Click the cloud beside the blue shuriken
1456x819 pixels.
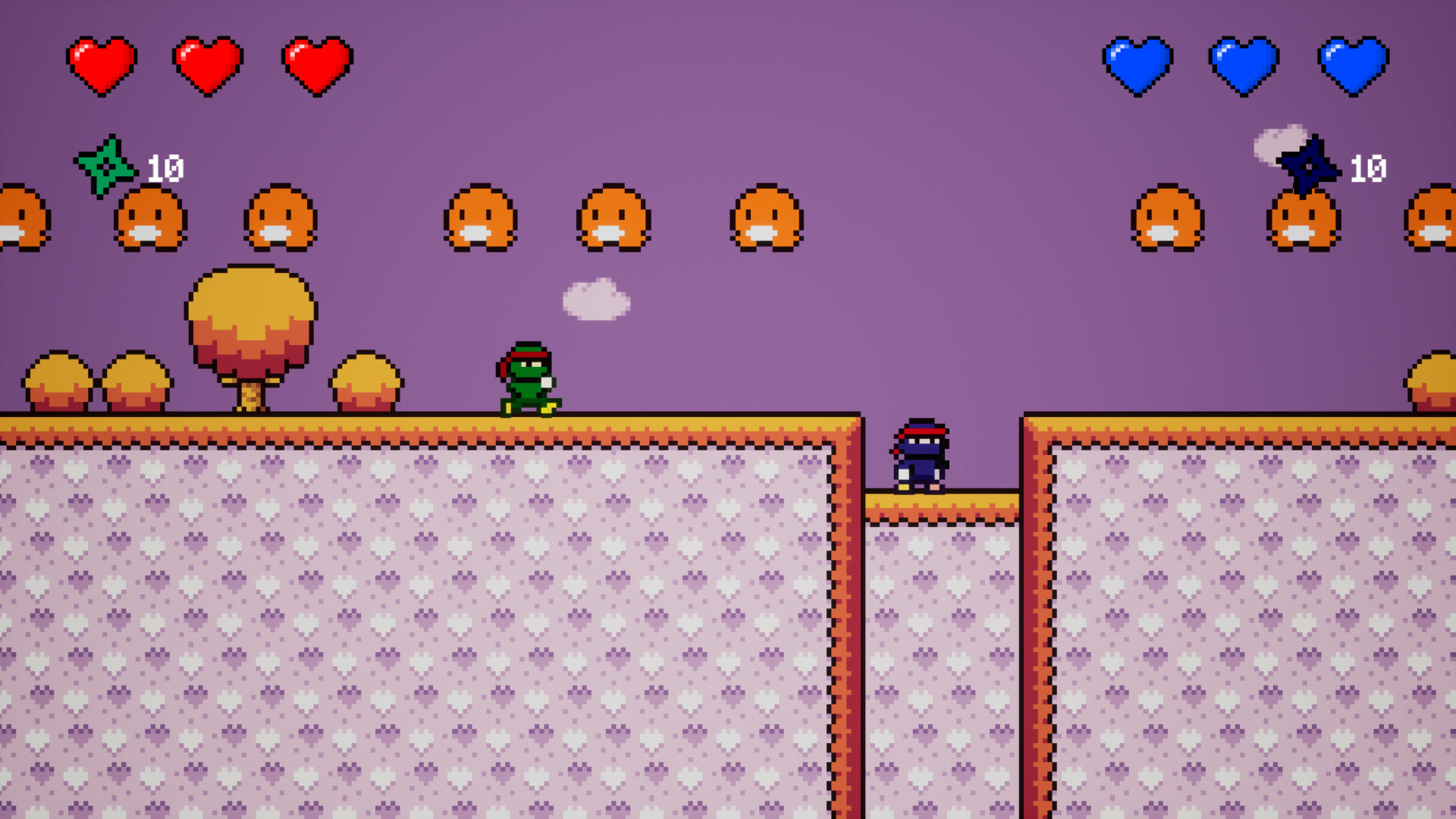[1278, 144]
